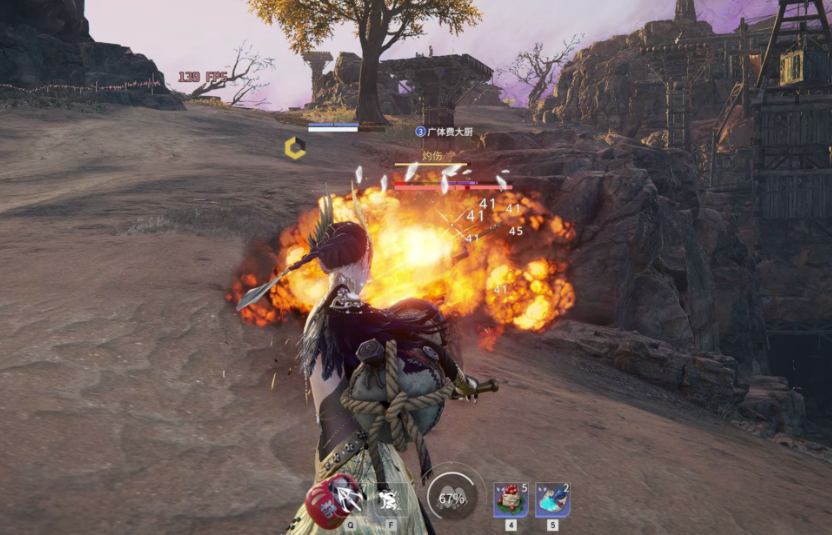Image resolution: width=832 pixels, height=535 pixels.
Task: Use the red berry food item slot
Action: pos(510,498)
